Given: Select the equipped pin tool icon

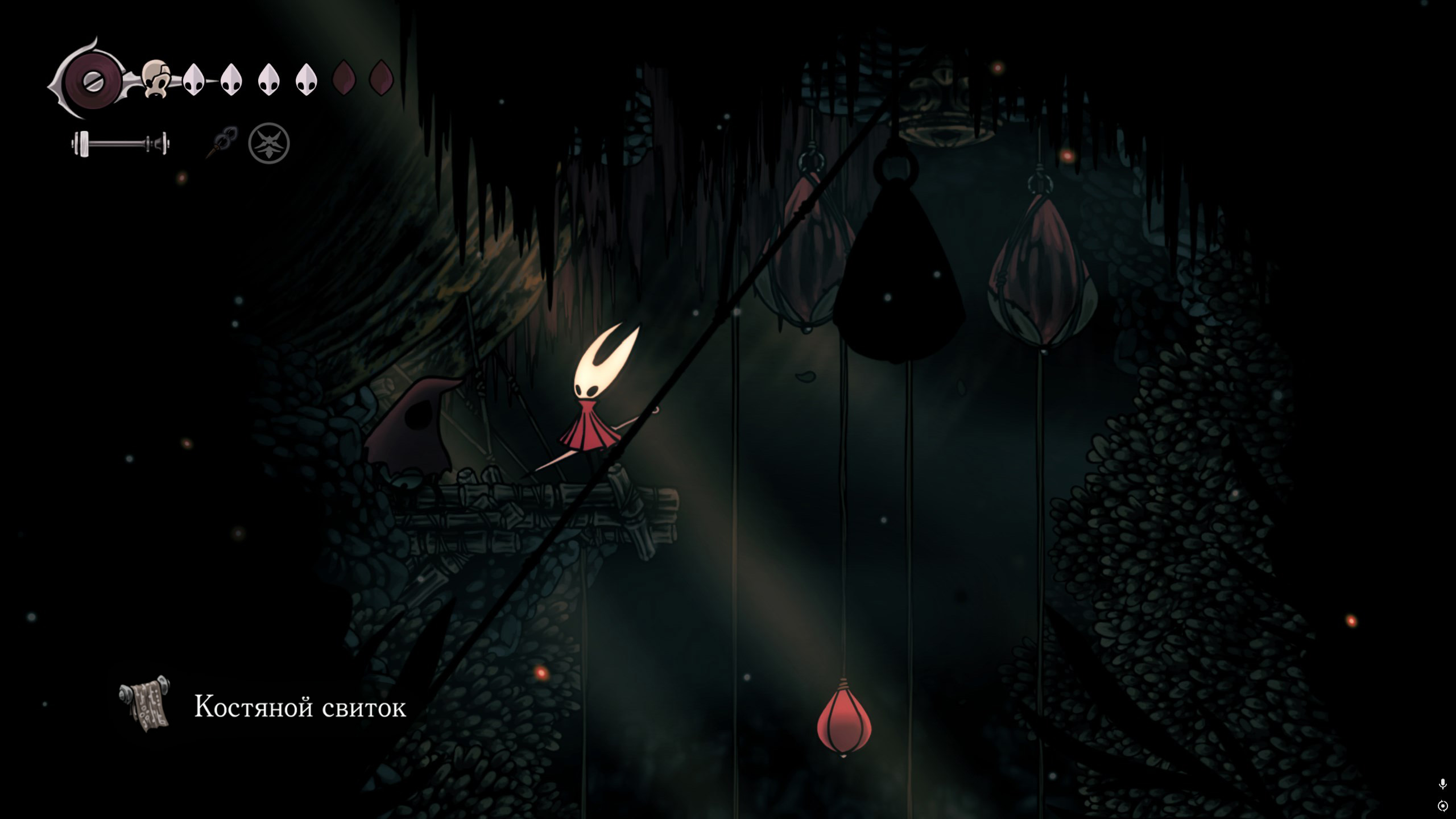Looking at the screenshot, I should point(222,142).
